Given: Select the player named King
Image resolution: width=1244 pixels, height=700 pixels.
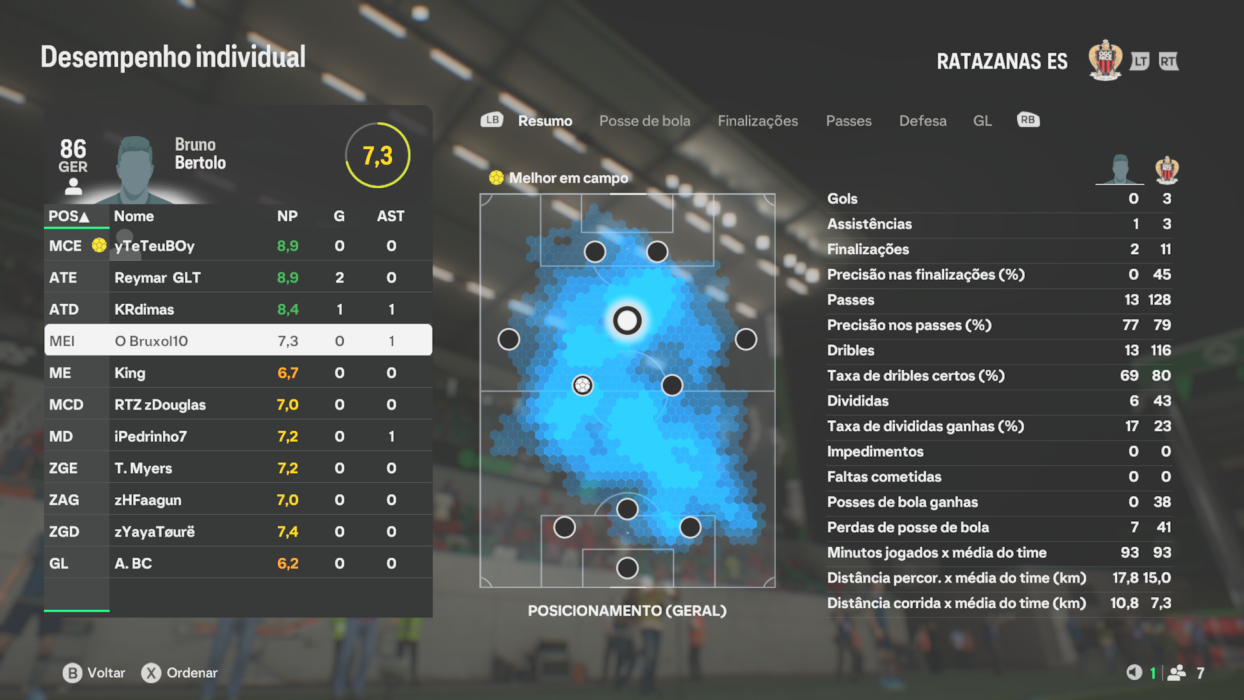Looking at the screenshot, I should (x=238, y=373).
